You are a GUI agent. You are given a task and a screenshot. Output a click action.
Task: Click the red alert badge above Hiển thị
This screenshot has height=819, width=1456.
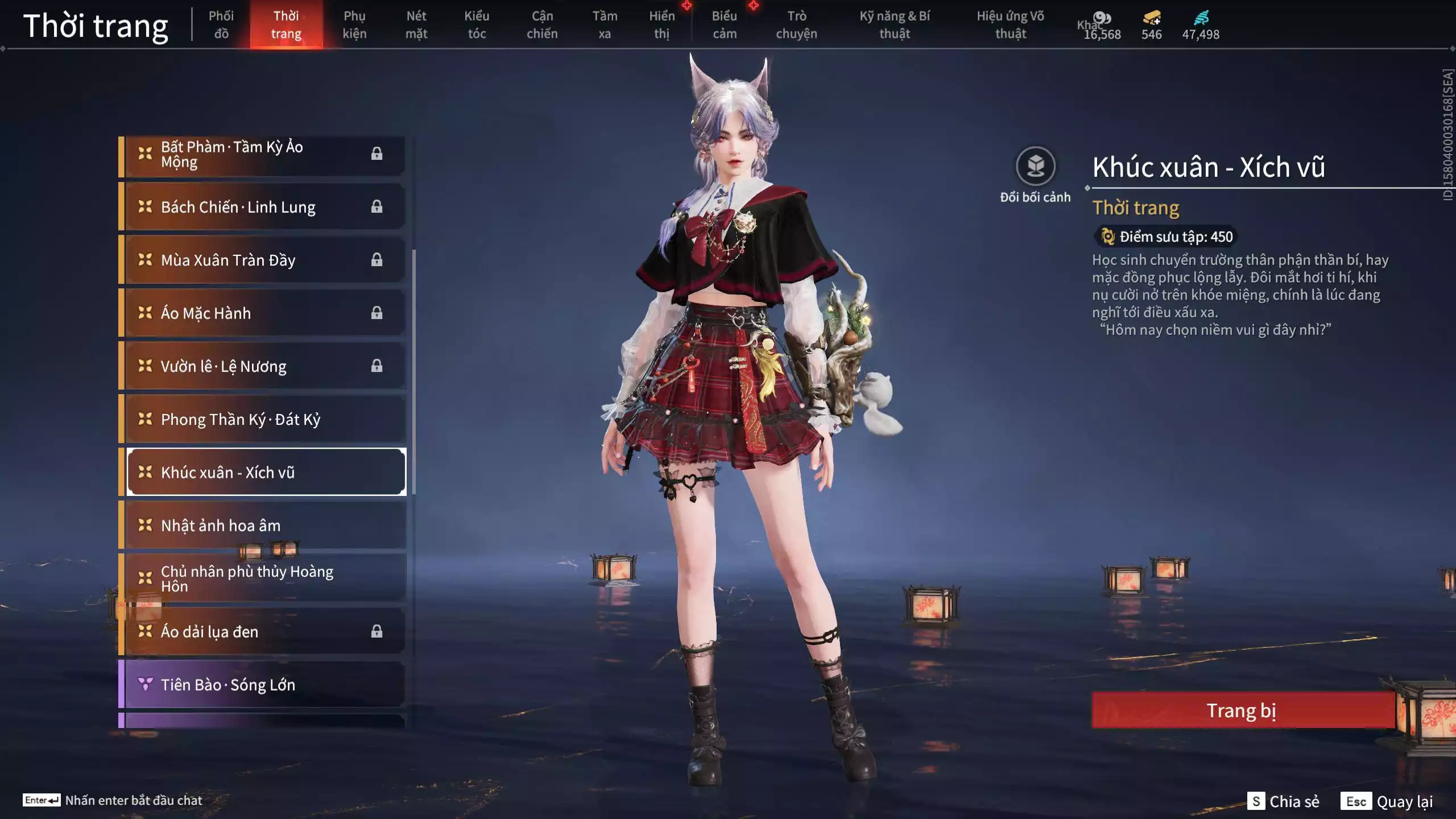(x=688, y=8)
